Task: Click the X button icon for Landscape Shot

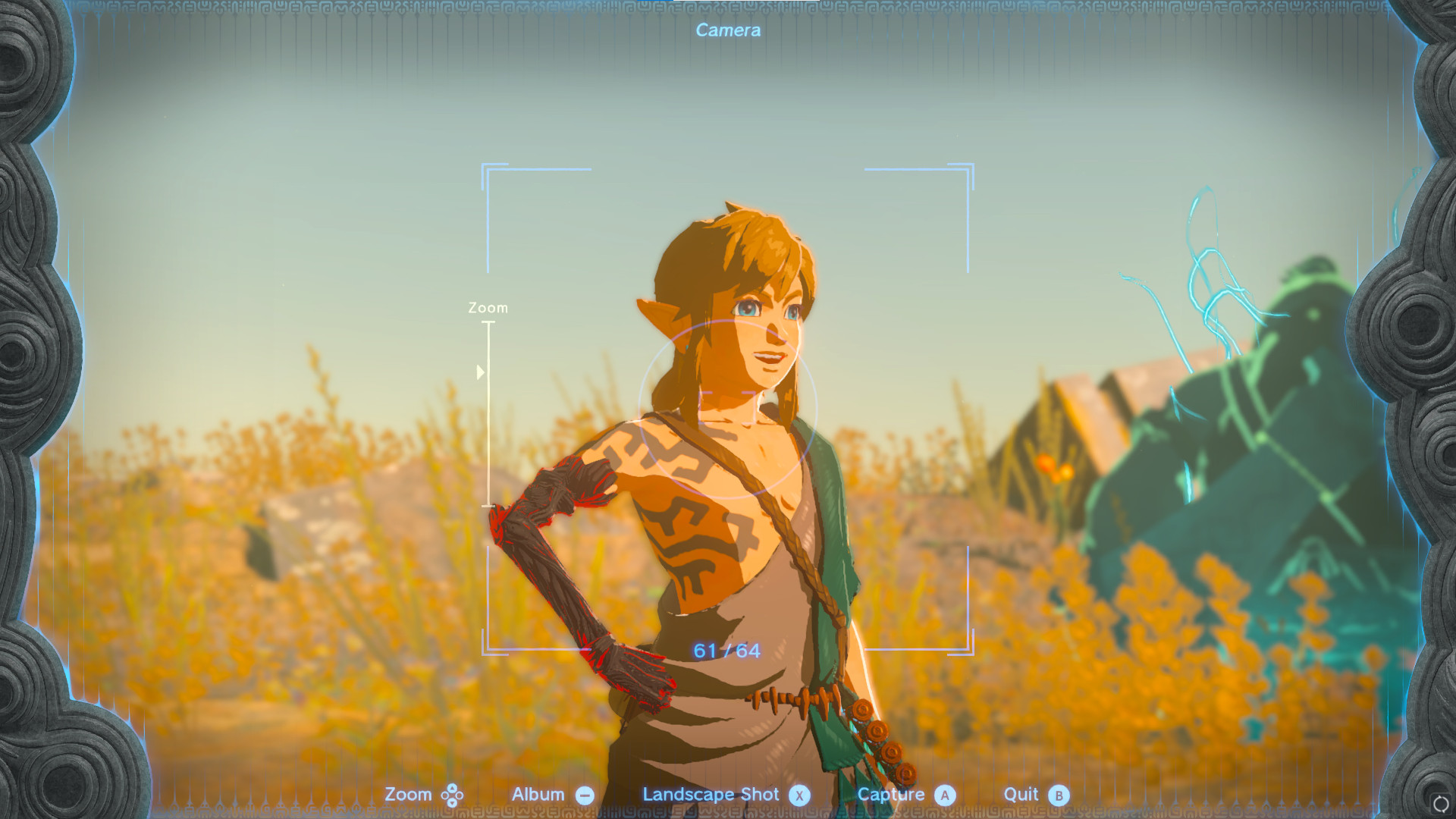Action: (799, 795)
